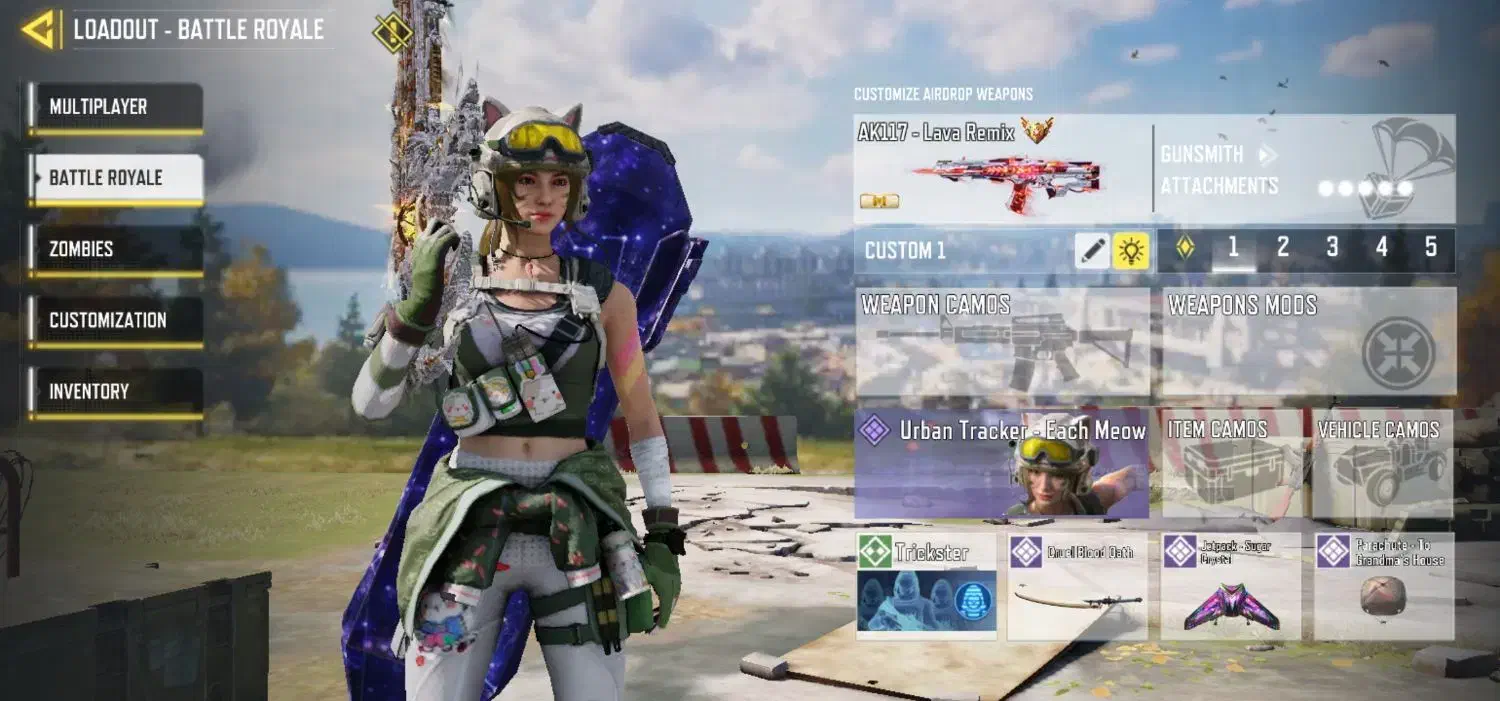Switch to the Multiplayer loadout tab
The image size is (1500, 701).
coord(116,107)
